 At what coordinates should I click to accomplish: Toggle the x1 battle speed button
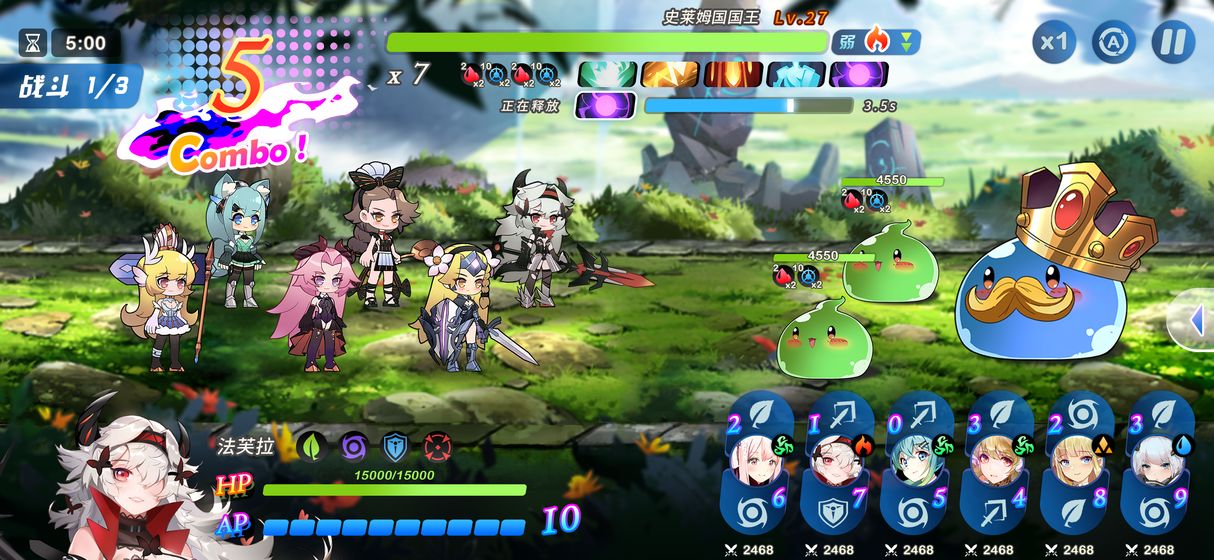[1054, 42]
